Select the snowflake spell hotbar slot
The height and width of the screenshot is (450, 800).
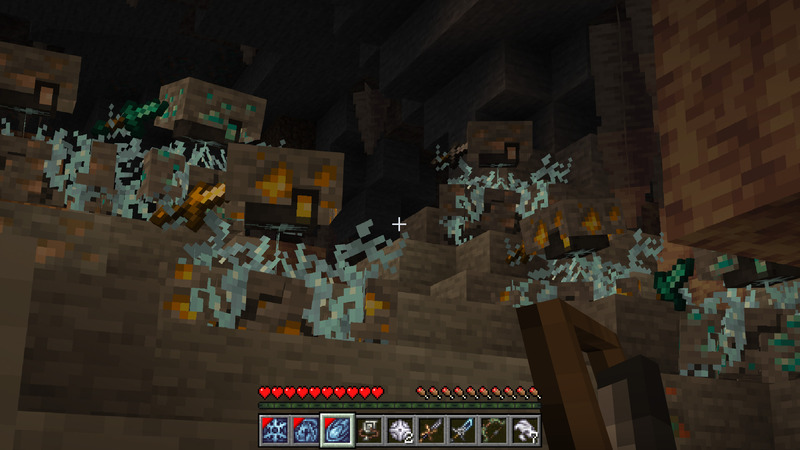pos(273,430)
